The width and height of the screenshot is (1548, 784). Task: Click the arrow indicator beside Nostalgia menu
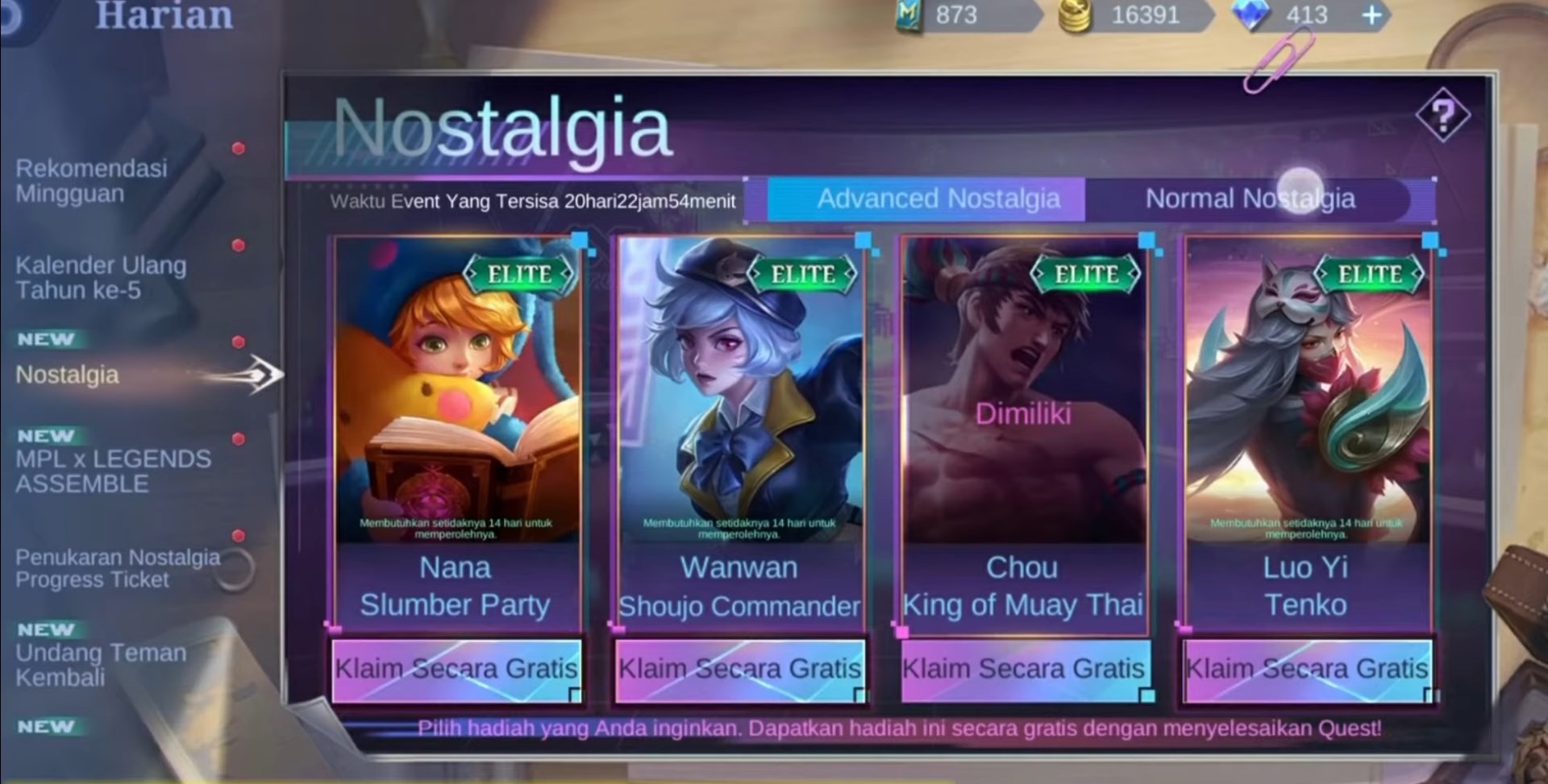(x=266, y=374)
